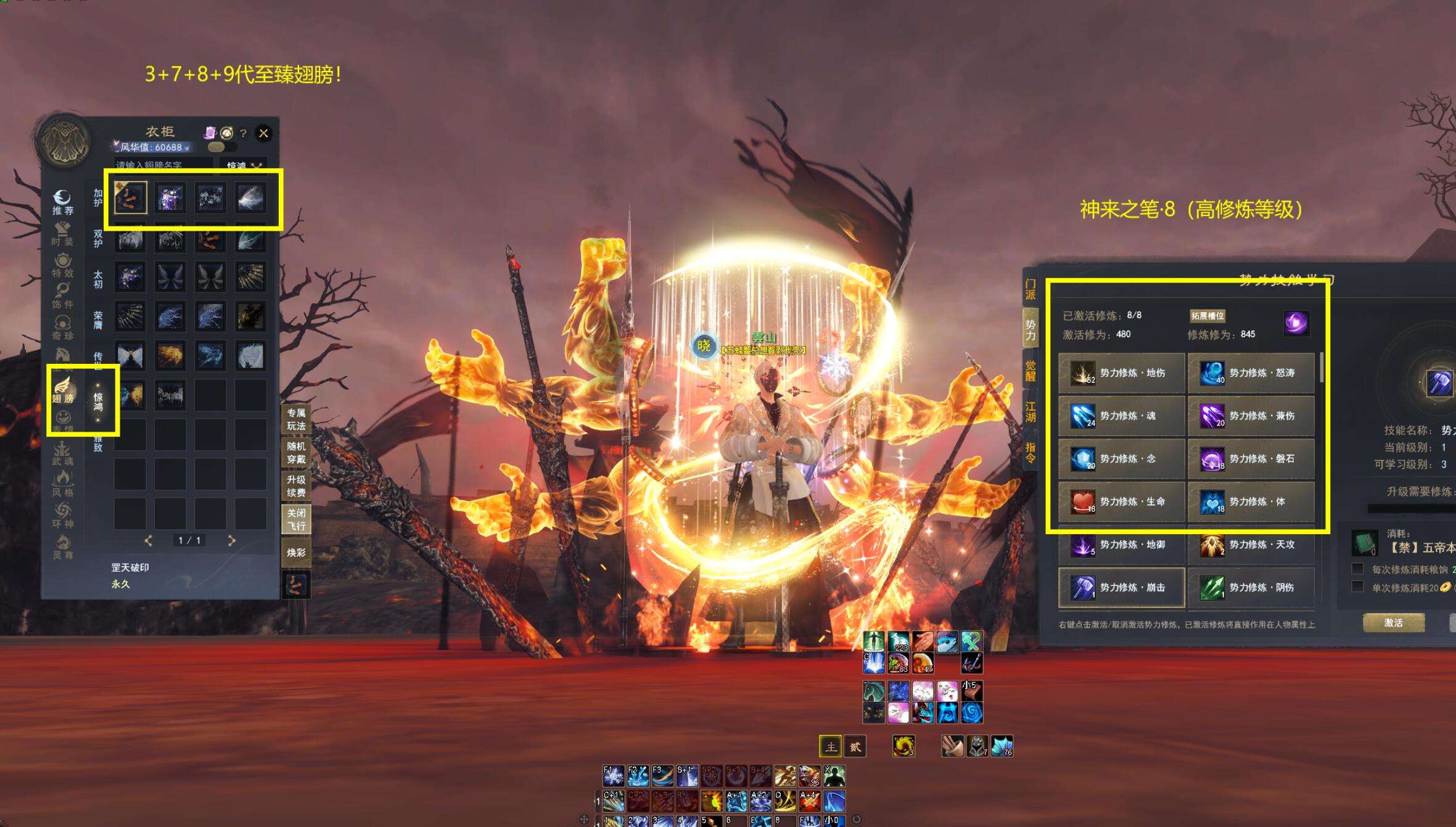1456x827 pixels.
Task: Select the 武魂 wardrobe category
Action: [62, 454]
